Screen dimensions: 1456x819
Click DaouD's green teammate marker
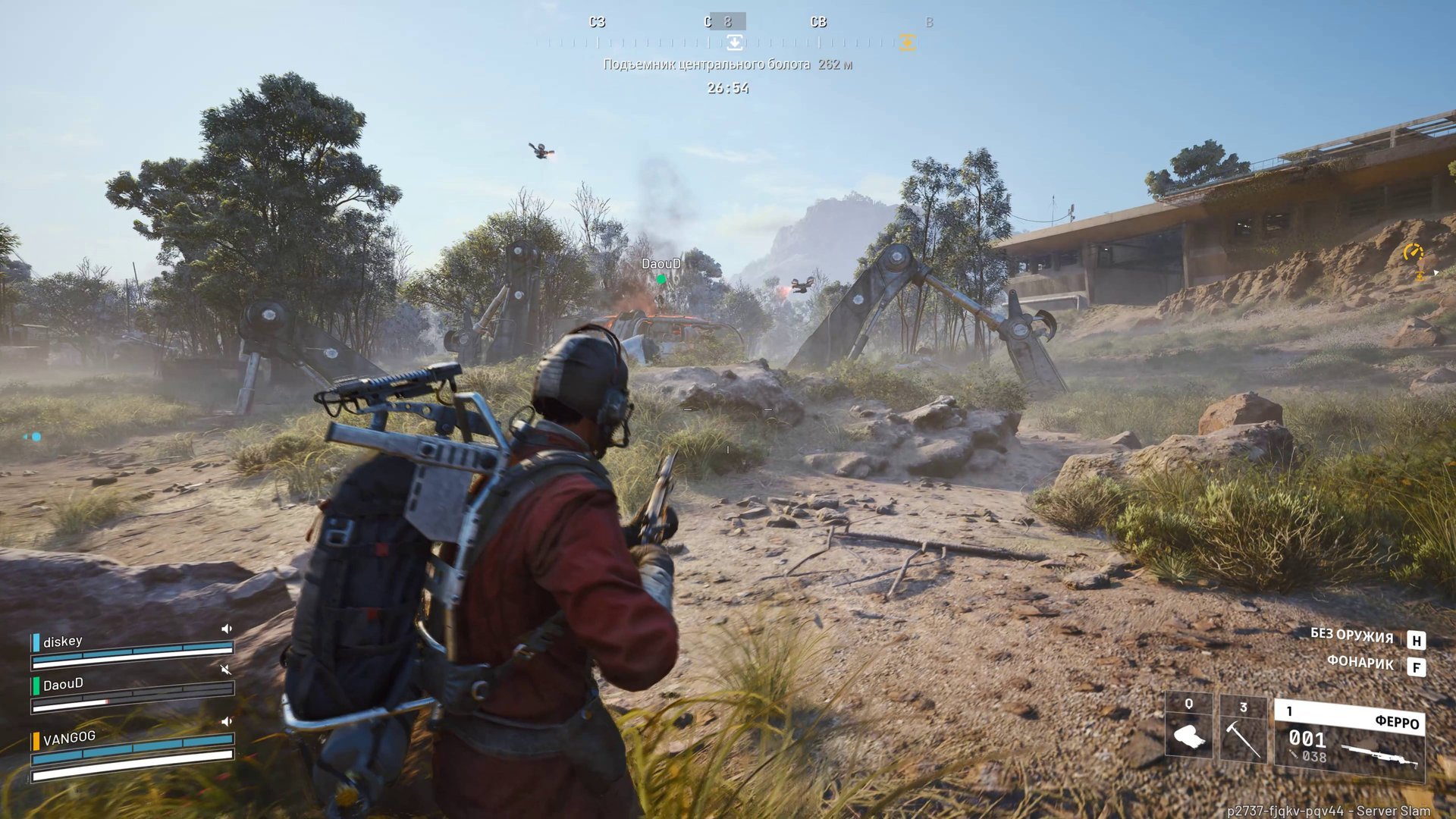(661, 280)
